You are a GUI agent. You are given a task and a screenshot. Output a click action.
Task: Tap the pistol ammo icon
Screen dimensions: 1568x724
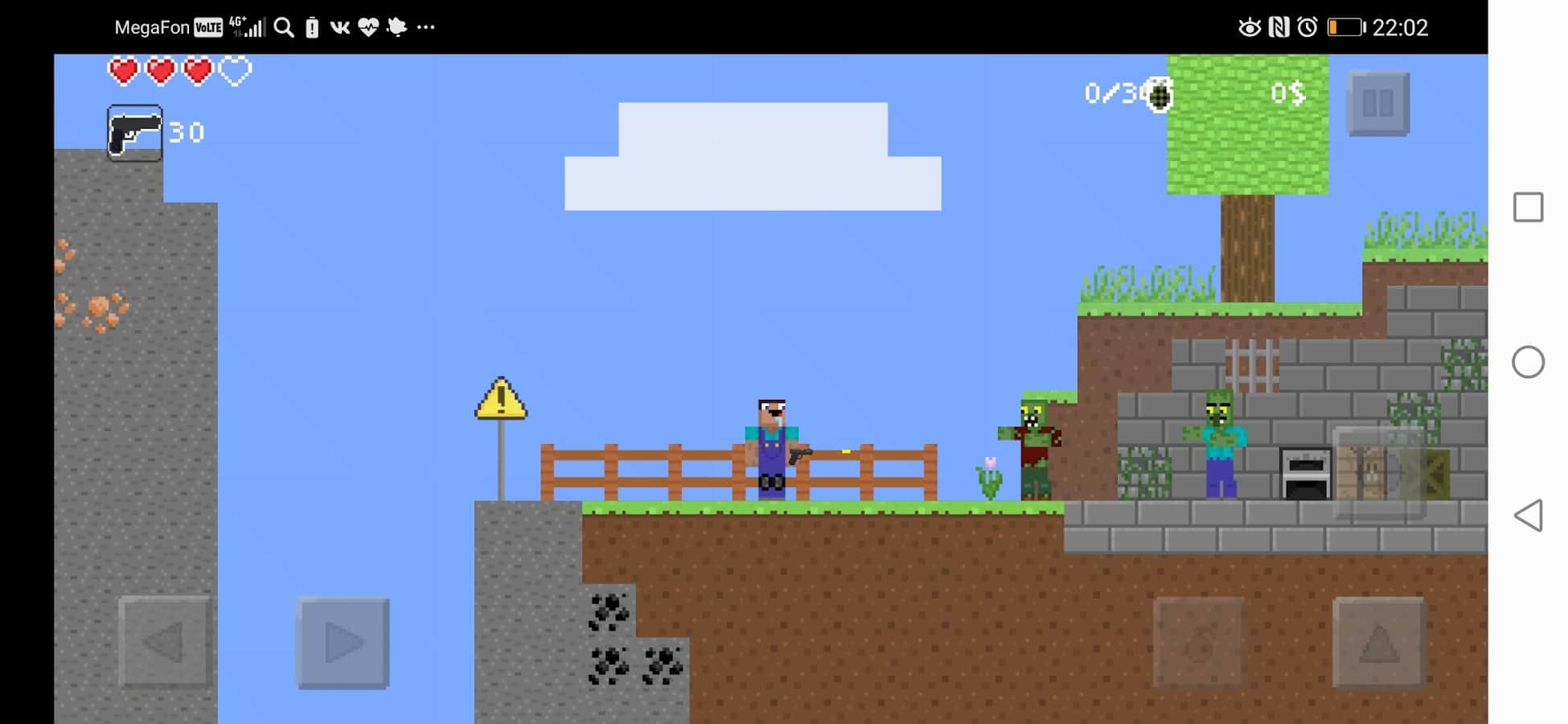[x=134, y=131]
